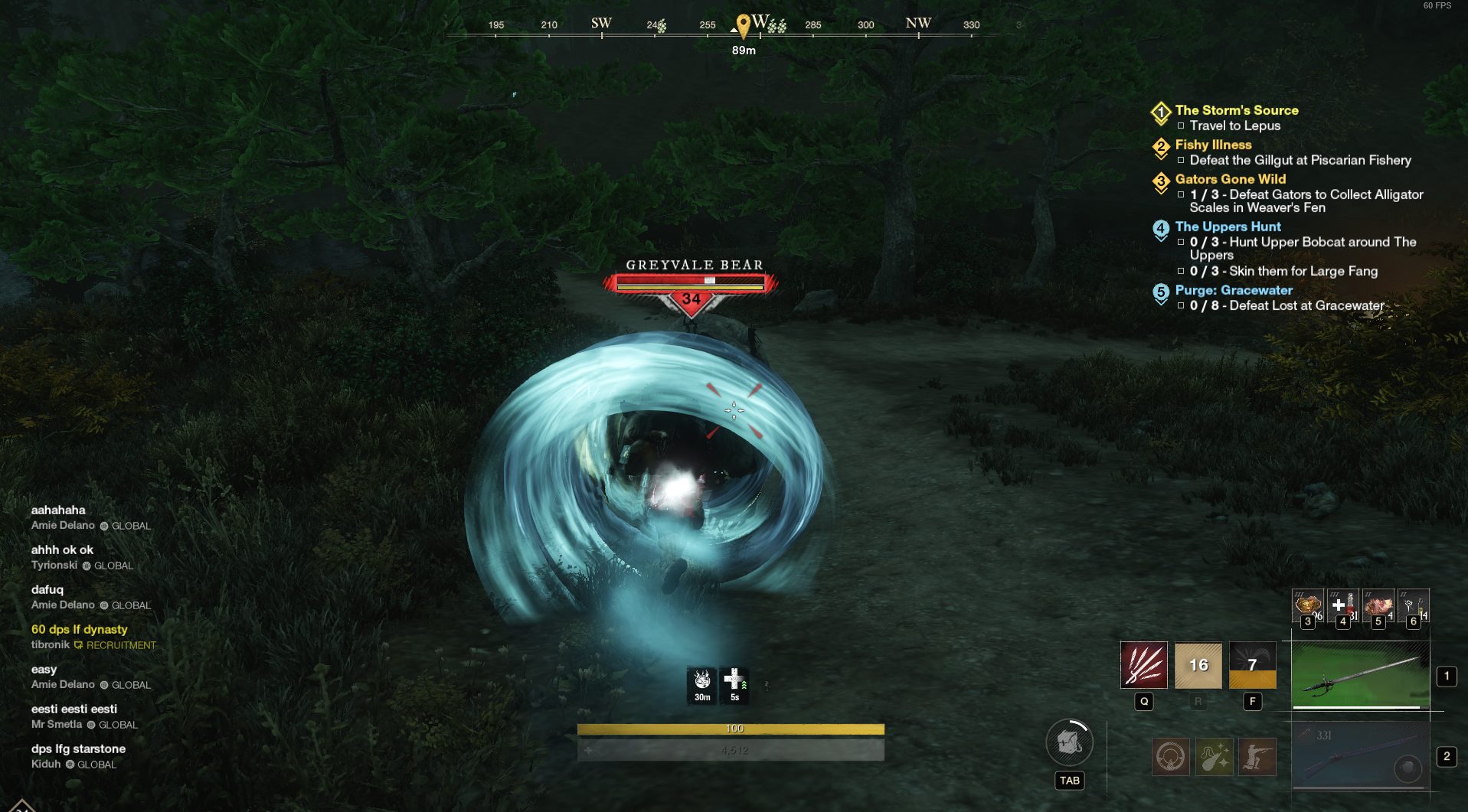Image resolution: width=1468 pixels, height=812 pixels.
Task: Use the consumable in quickslot 6
Action: pos(1413,605)
